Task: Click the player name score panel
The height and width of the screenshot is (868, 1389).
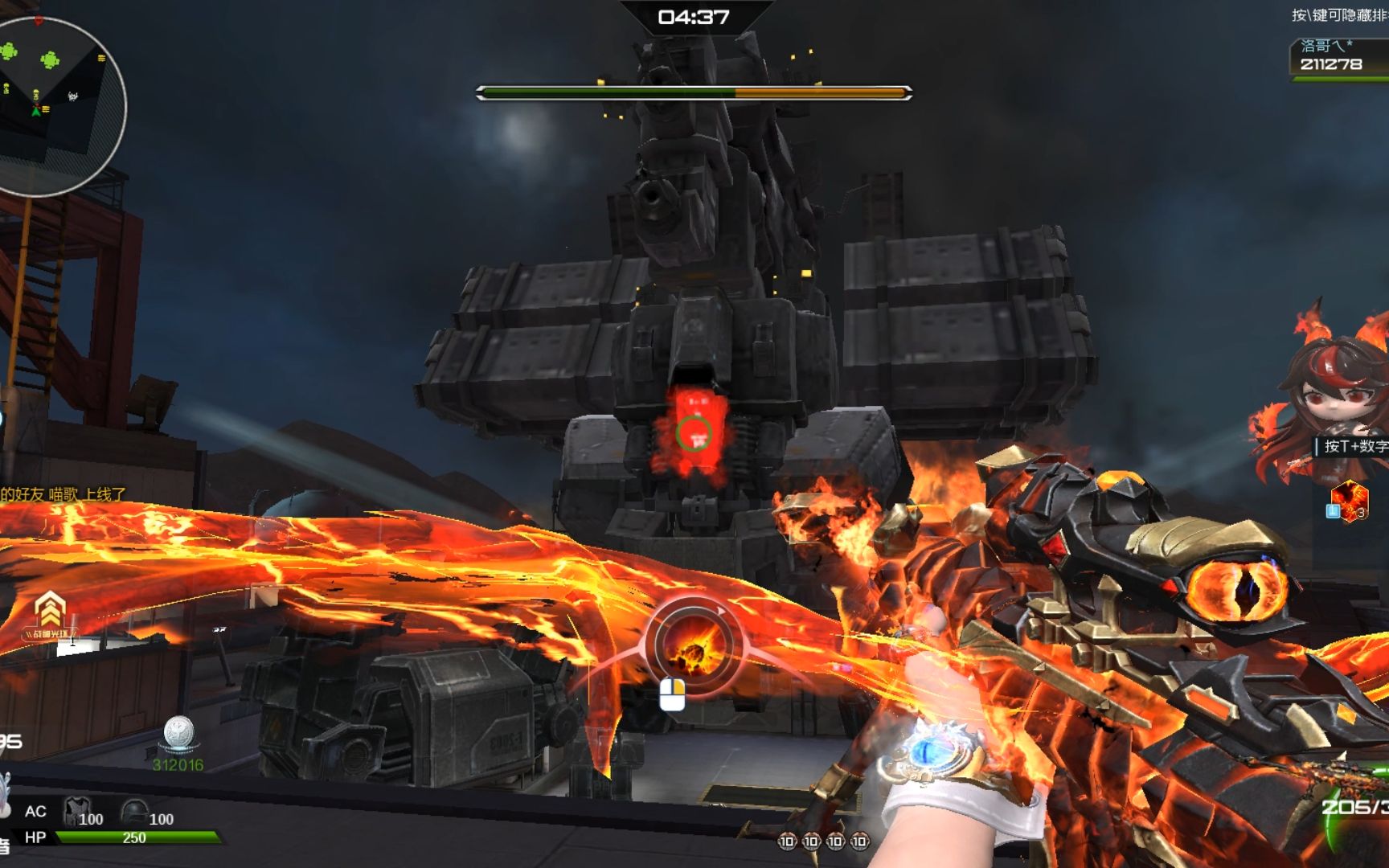Action: (1338, 58)
